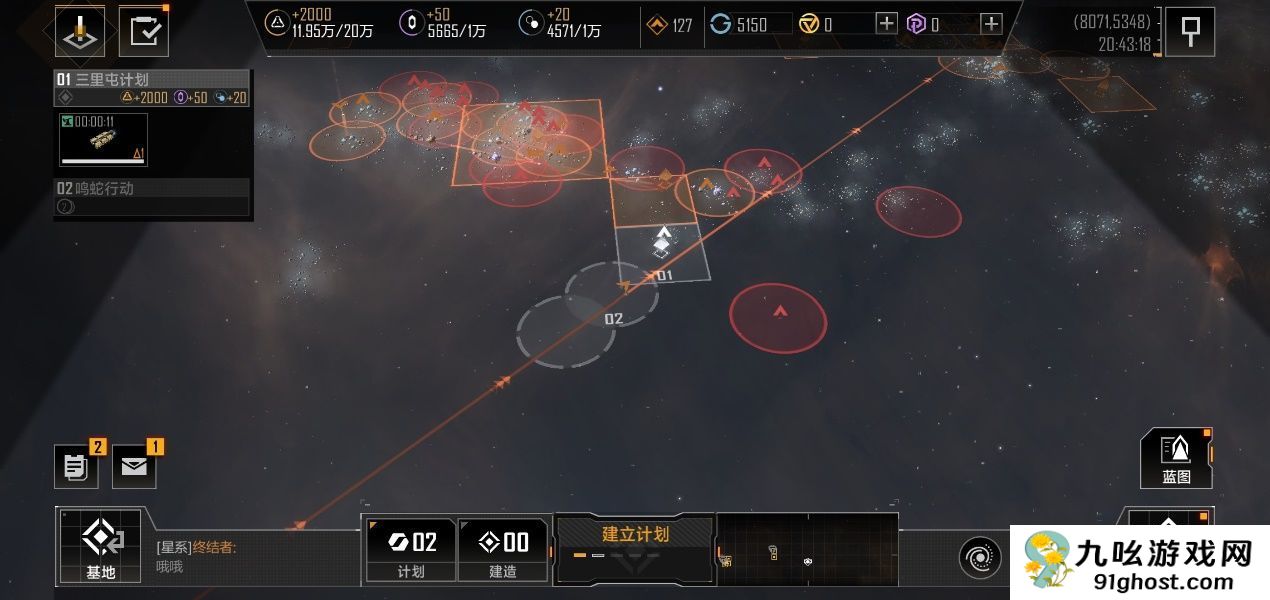The image size is (1270, 600).
Task: Open the spiral galaxy view icon
Action: [x=979, y=557]
